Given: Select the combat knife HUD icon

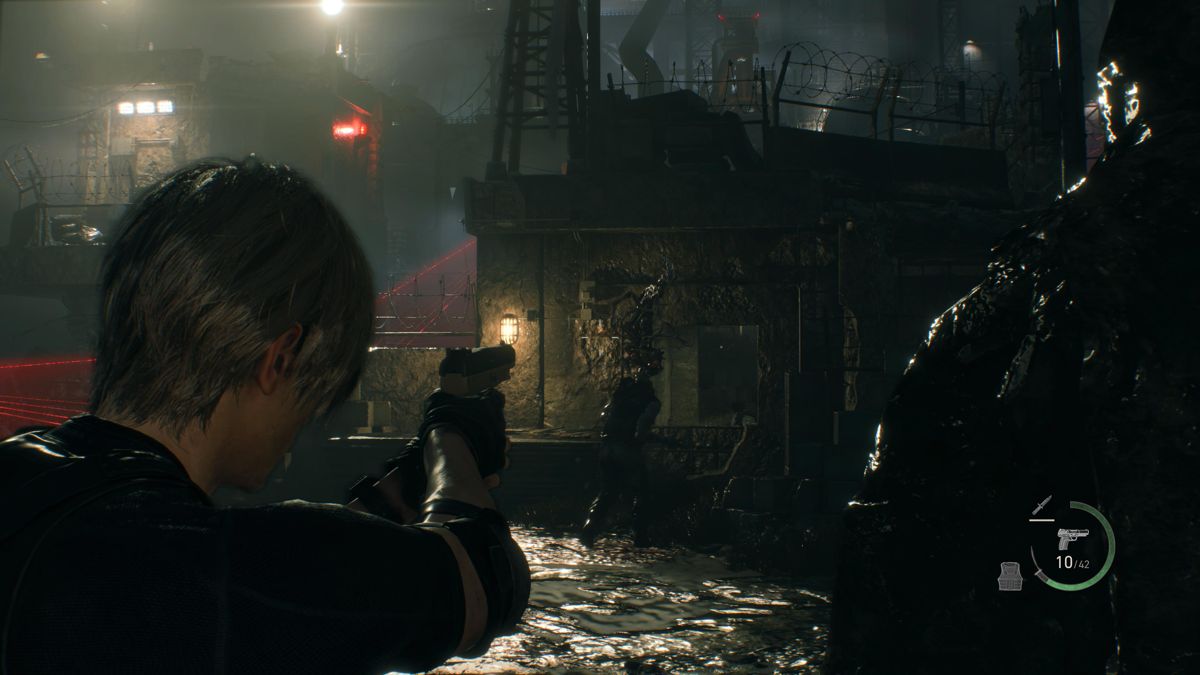Looking at the screenshot, I should (1041, 504).
